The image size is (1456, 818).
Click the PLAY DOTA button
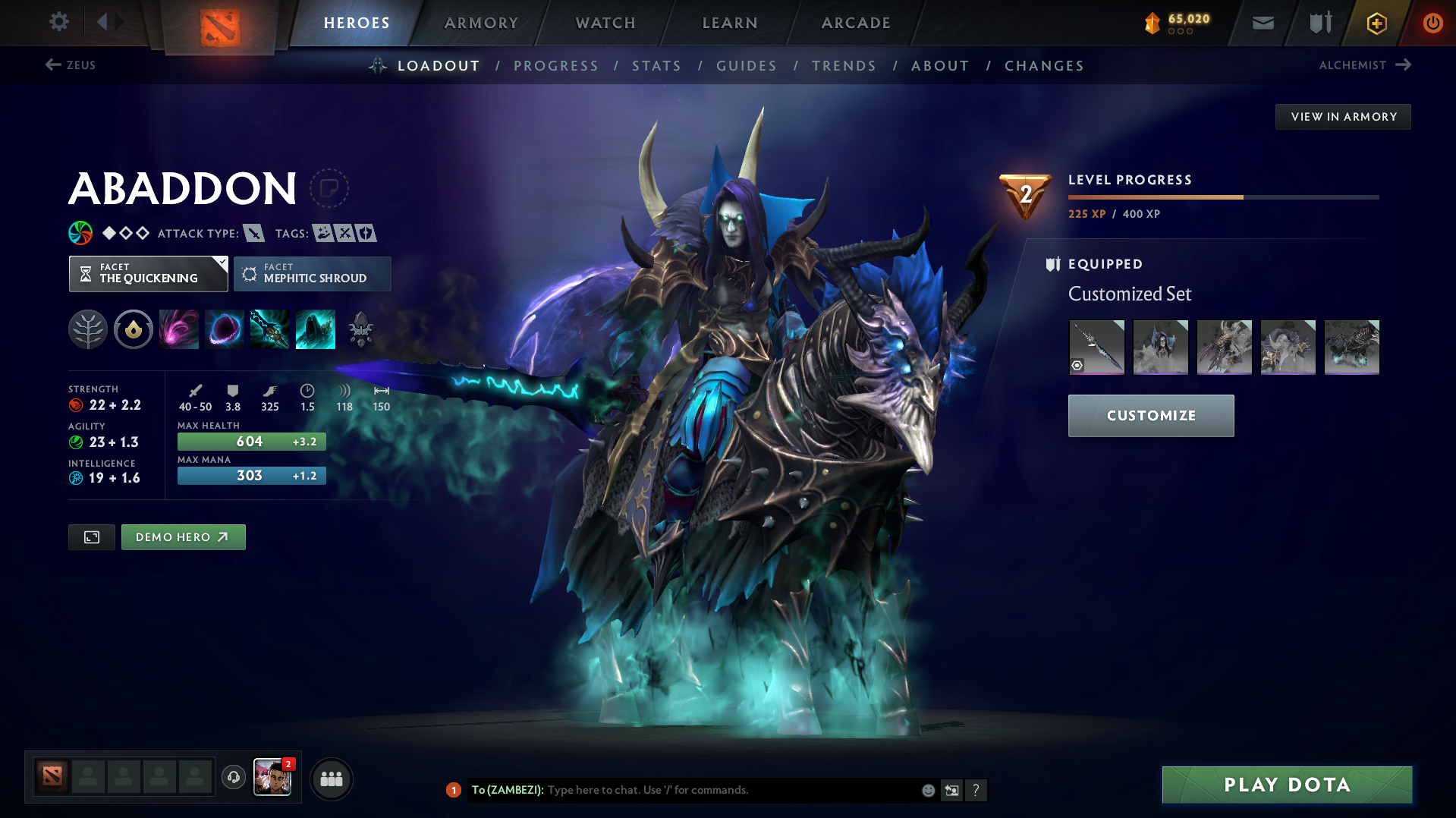[x=1286, y=785]
